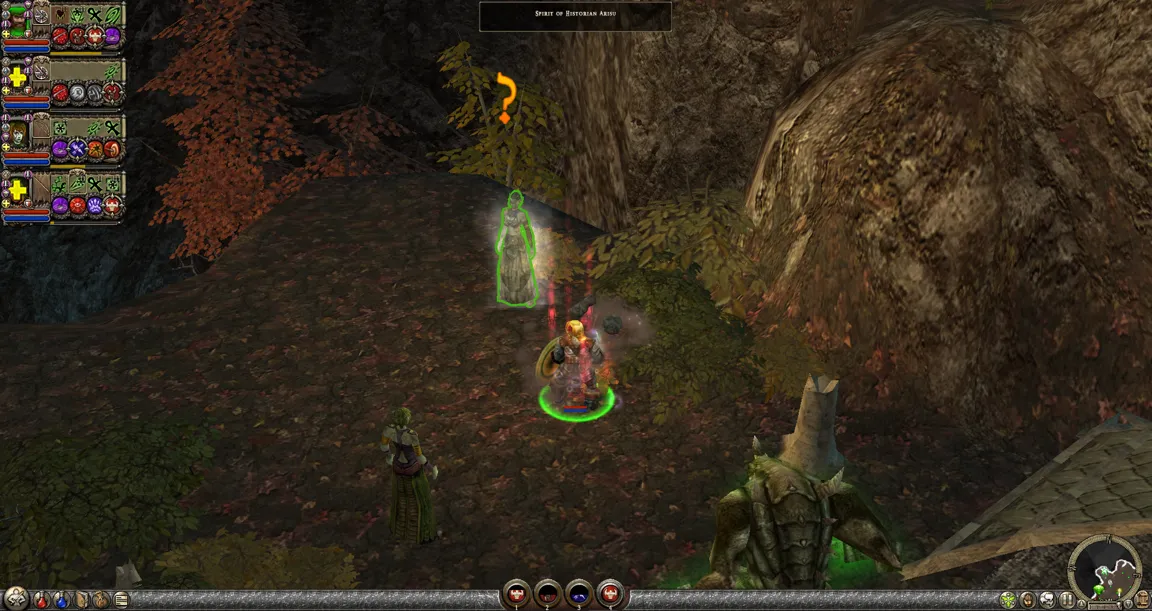The image size is (1152, 611).
Task: Activate the blue skill in slot 3
Action: click(580, 594)
